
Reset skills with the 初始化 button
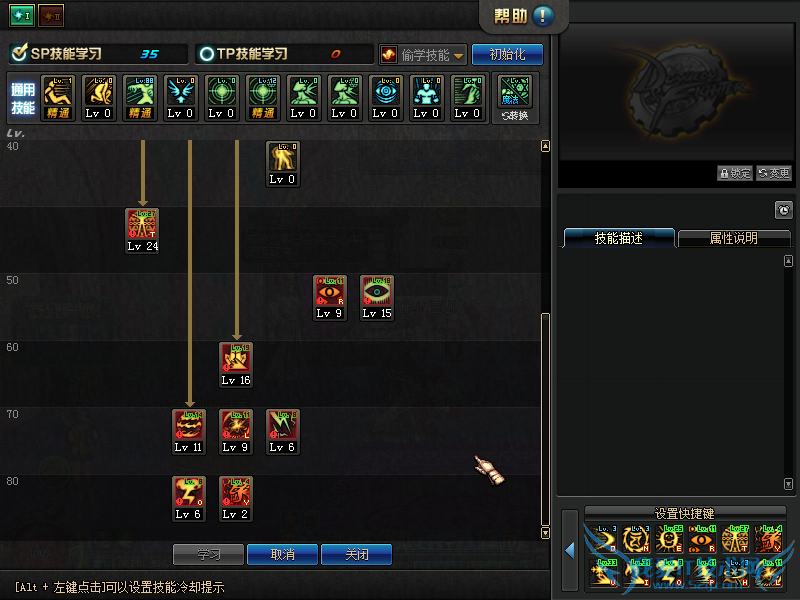[x=507, y=55]
